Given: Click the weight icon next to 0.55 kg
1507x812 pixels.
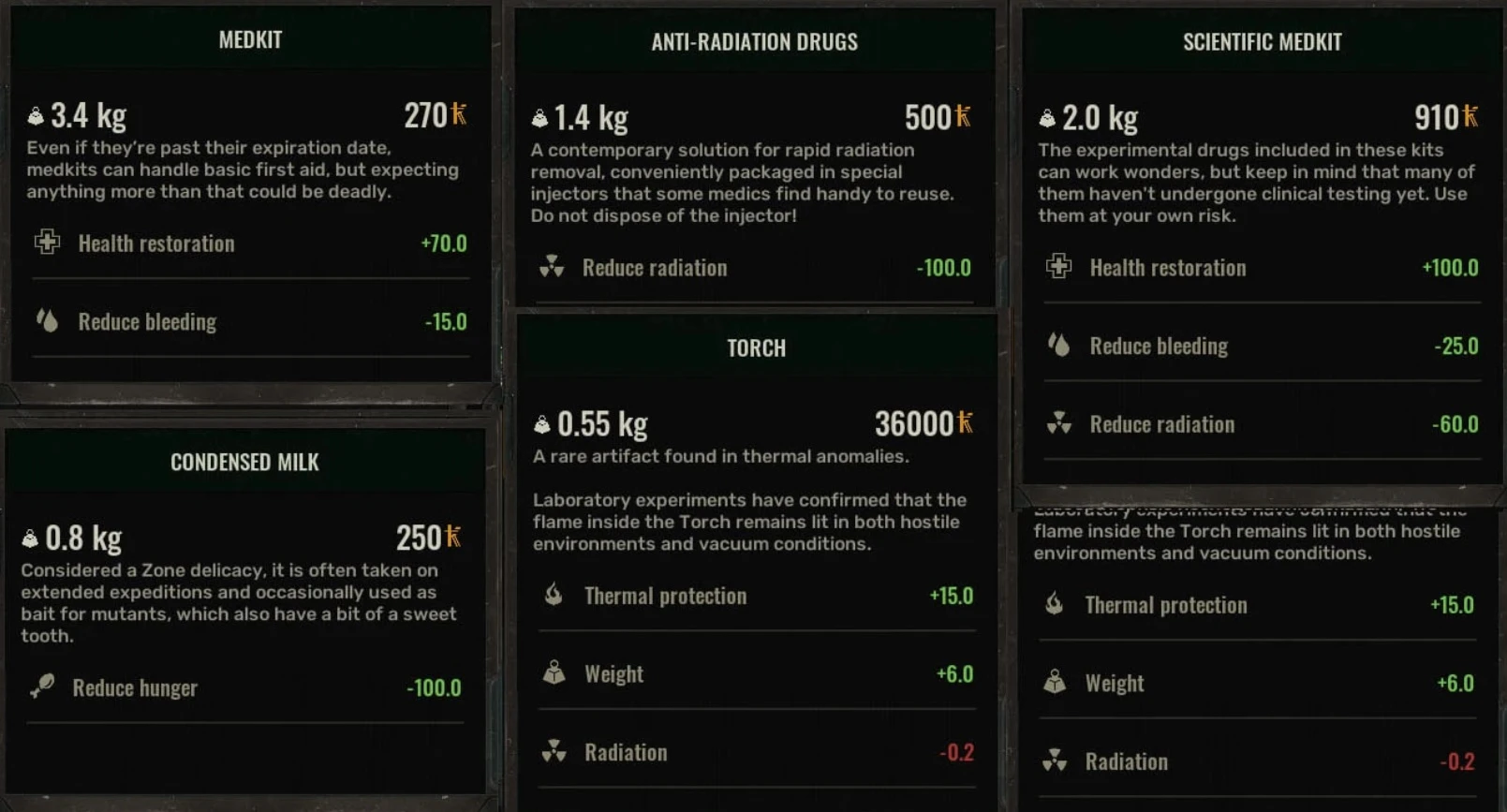Looking at the screenshot, I should point(540,421).
